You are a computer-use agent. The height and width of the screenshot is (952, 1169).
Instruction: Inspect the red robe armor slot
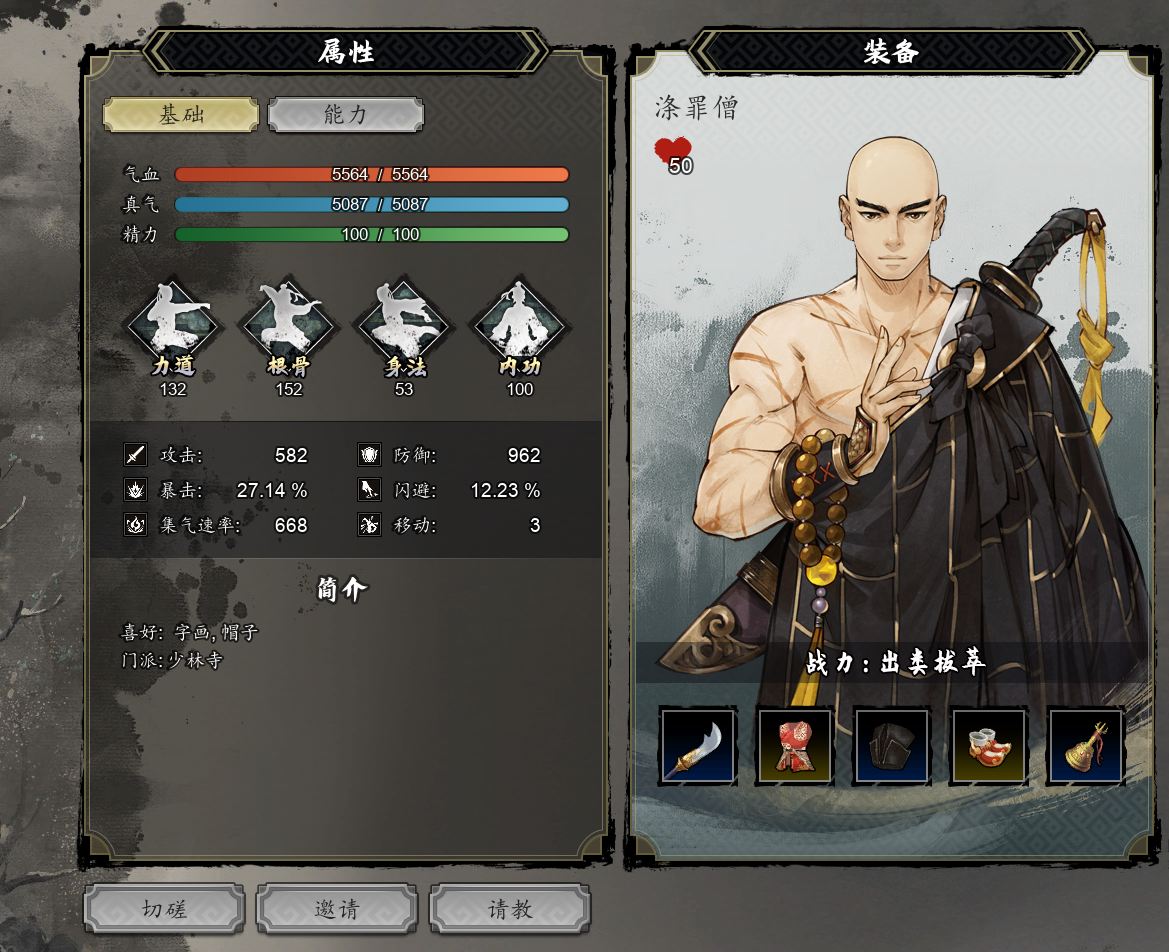coord(795,746)
